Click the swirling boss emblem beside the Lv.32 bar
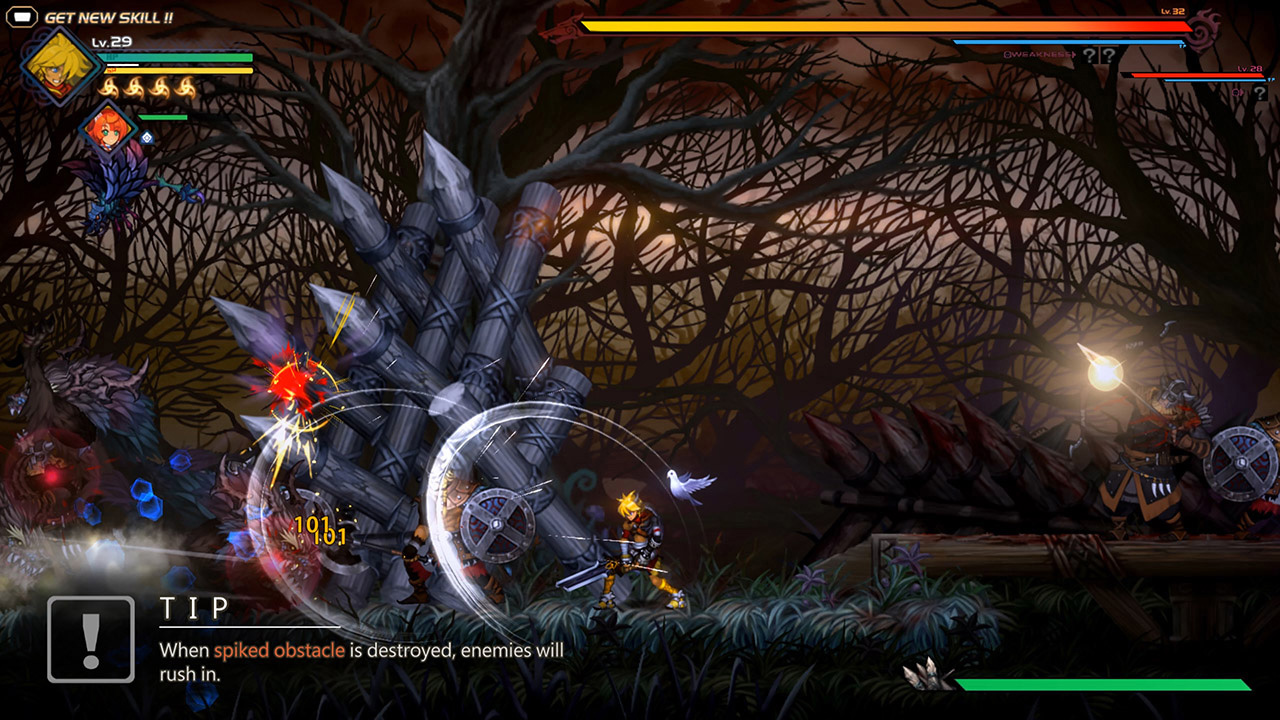 click(x=1201, y=30)
